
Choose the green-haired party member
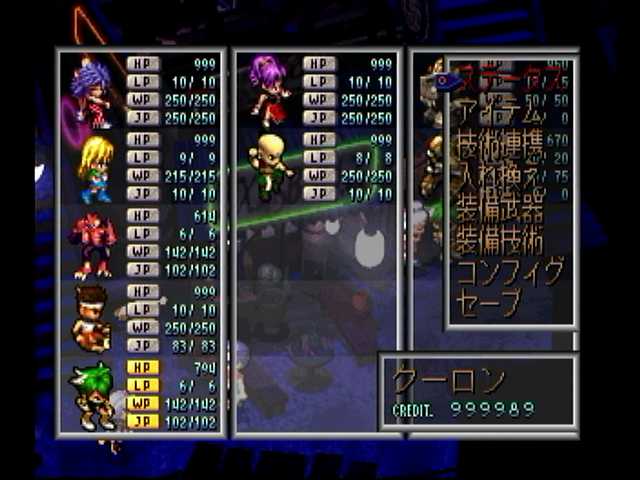click(x=93, y=395)
